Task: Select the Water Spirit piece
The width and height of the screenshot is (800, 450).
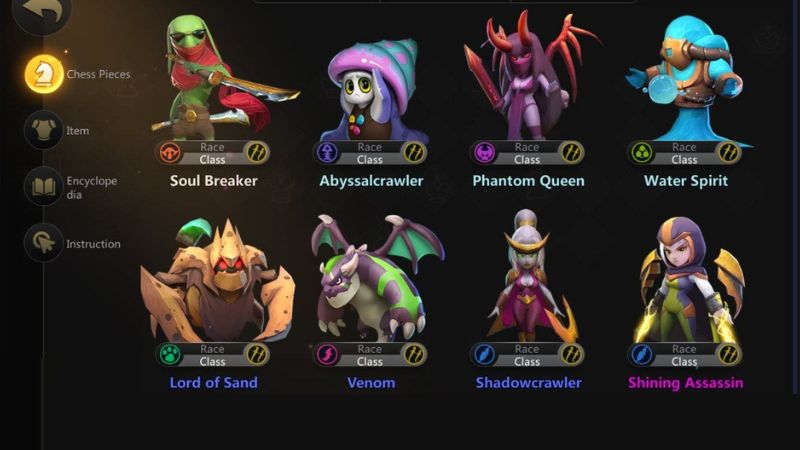Action: [684, 80]
